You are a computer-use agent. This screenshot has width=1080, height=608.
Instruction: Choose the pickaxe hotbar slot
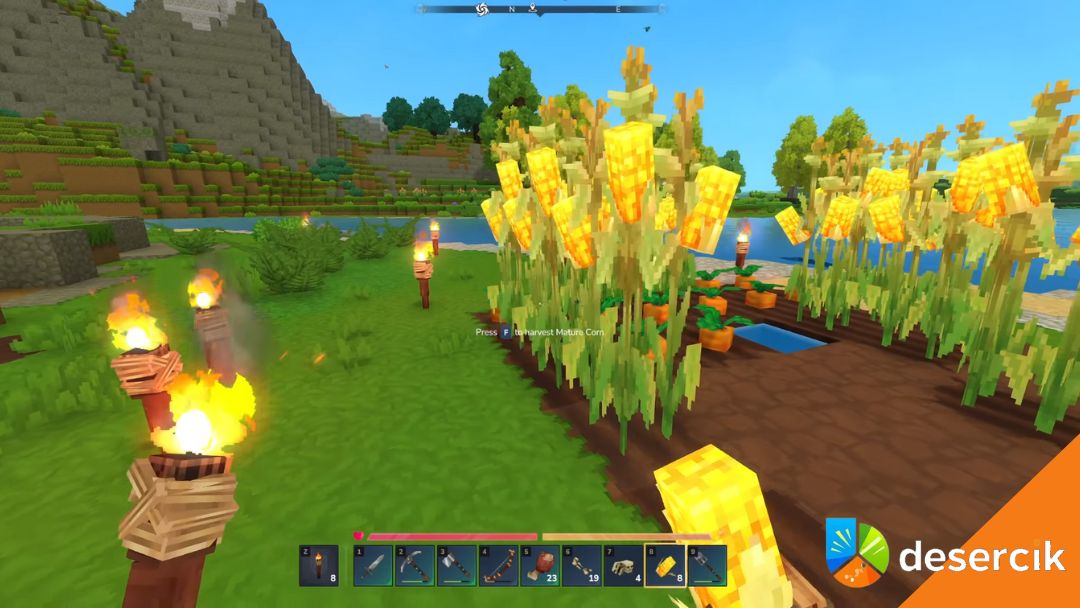click(x=414, y=565)
